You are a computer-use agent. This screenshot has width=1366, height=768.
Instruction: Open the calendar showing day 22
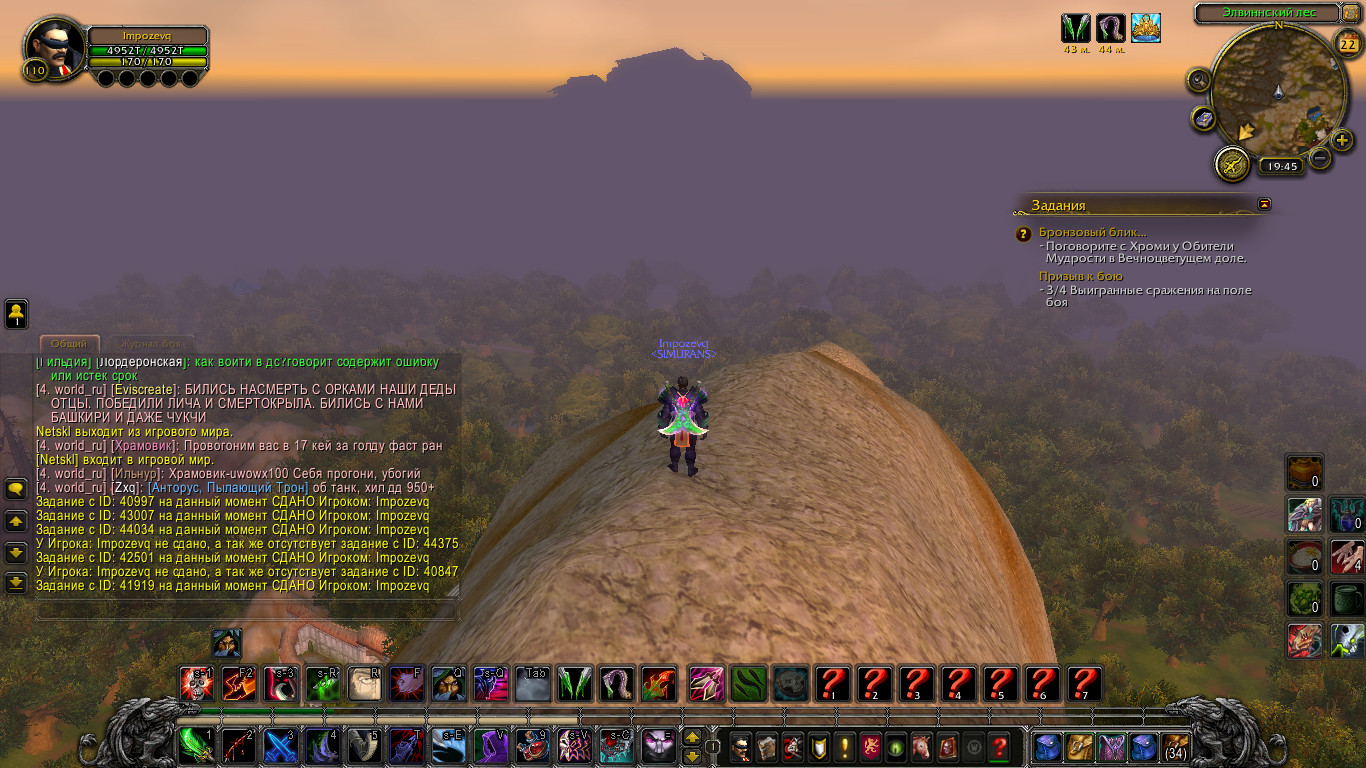click(x=1346, y=43)
